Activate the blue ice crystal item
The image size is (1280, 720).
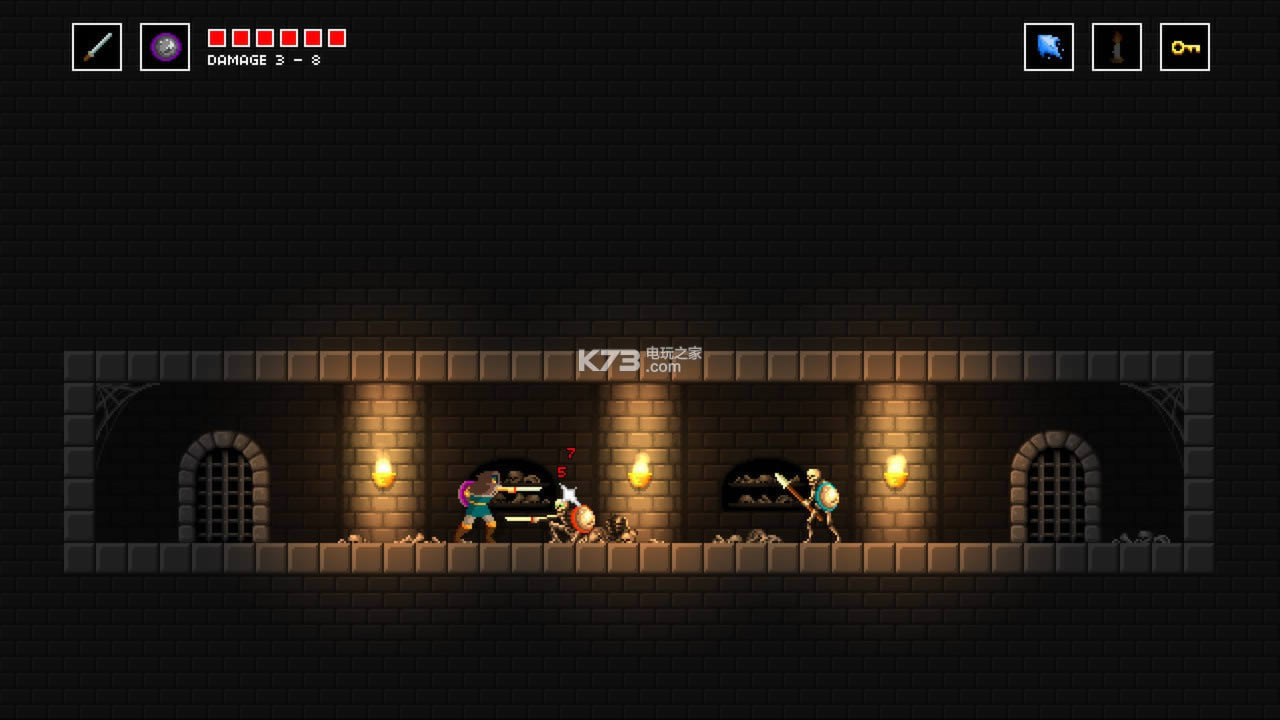[1049, 47]
